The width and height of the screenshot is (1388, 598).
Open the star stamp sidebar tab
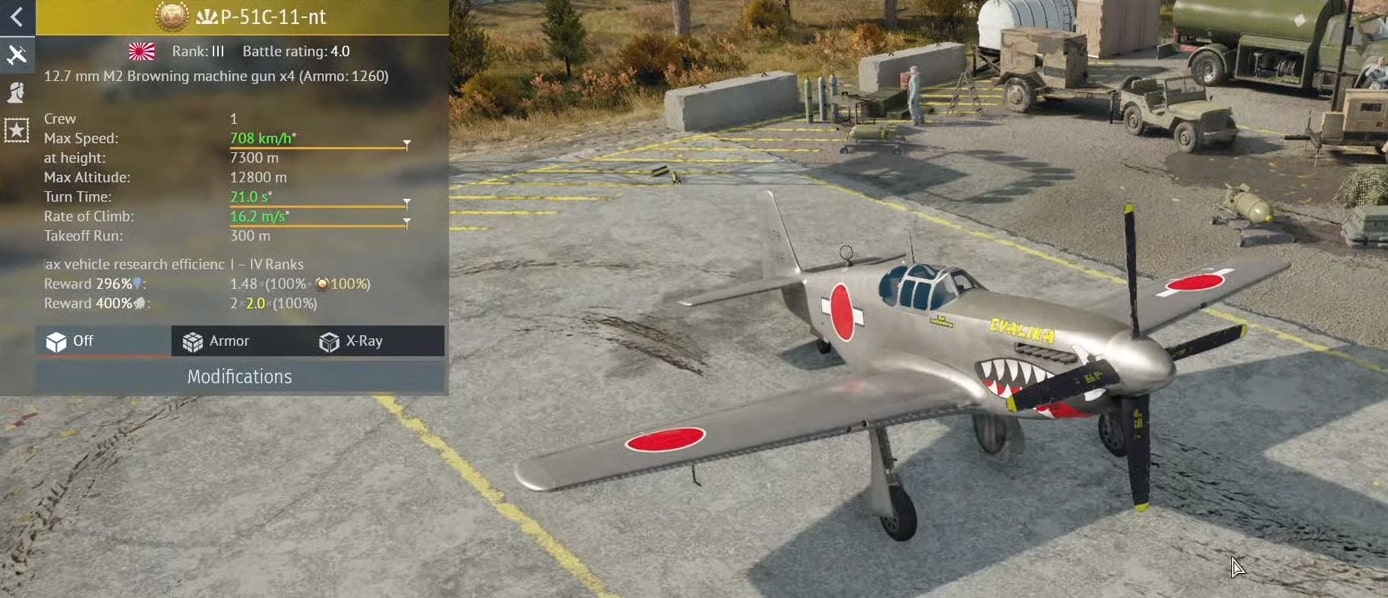coord(17,130)
